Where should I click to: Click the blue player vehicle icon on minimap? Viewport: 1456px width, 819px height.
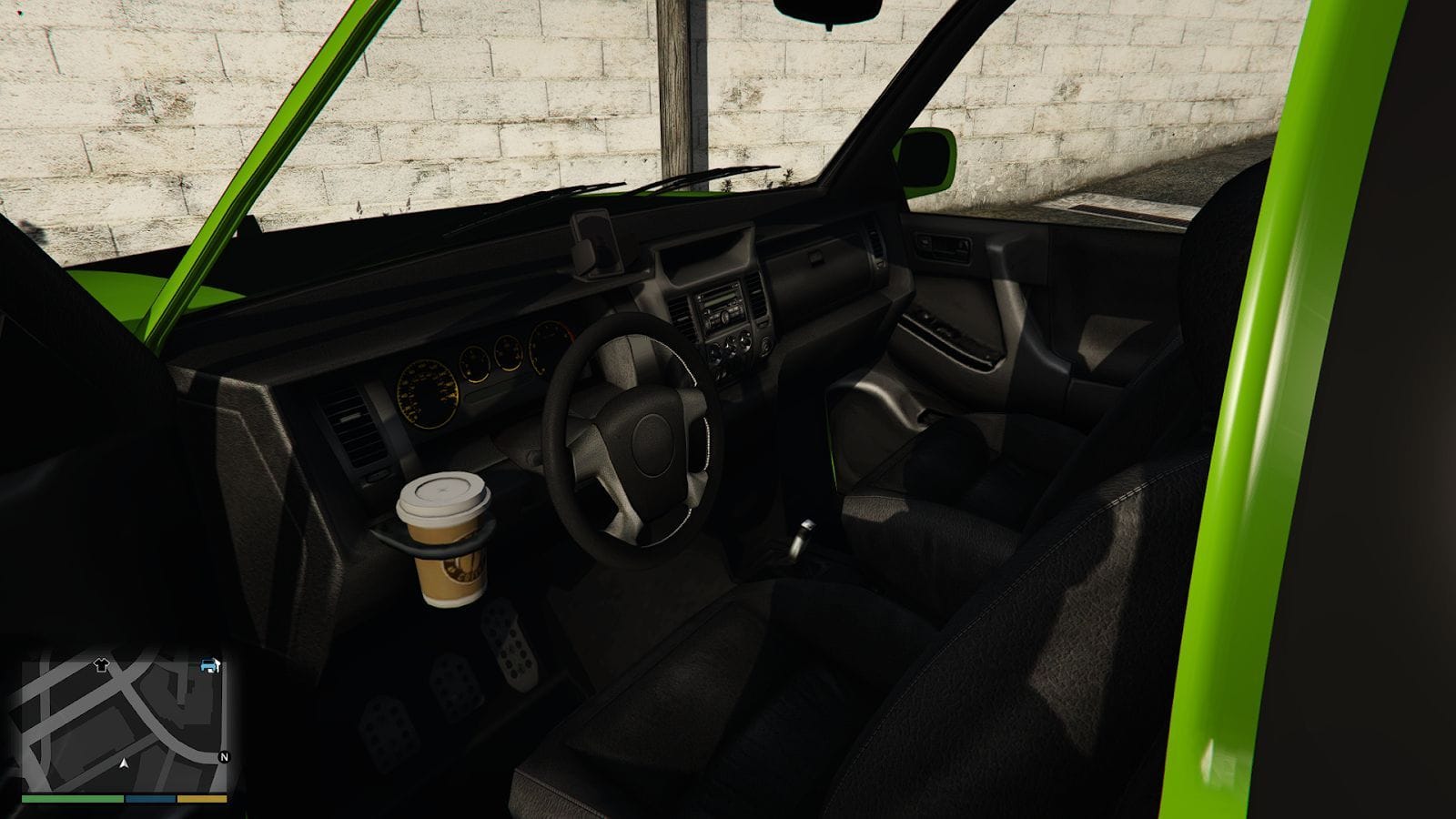[x=209, y=666]
